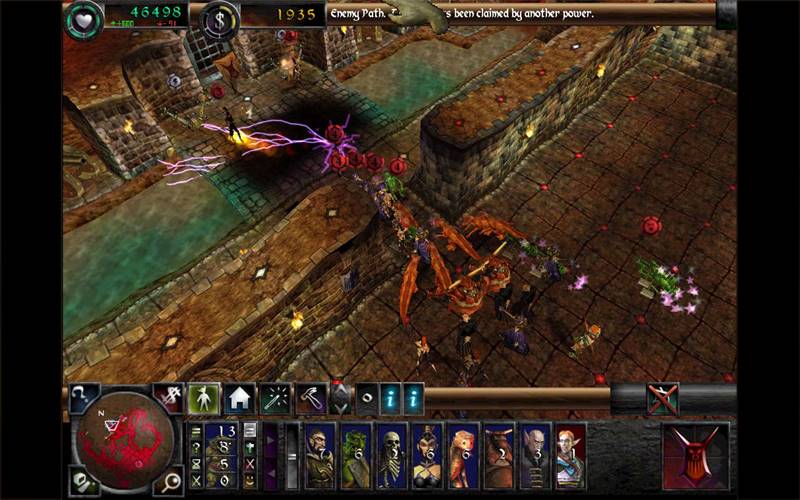Click the question mark button above minimap
The image size is (800, 500).
(80, 397)
